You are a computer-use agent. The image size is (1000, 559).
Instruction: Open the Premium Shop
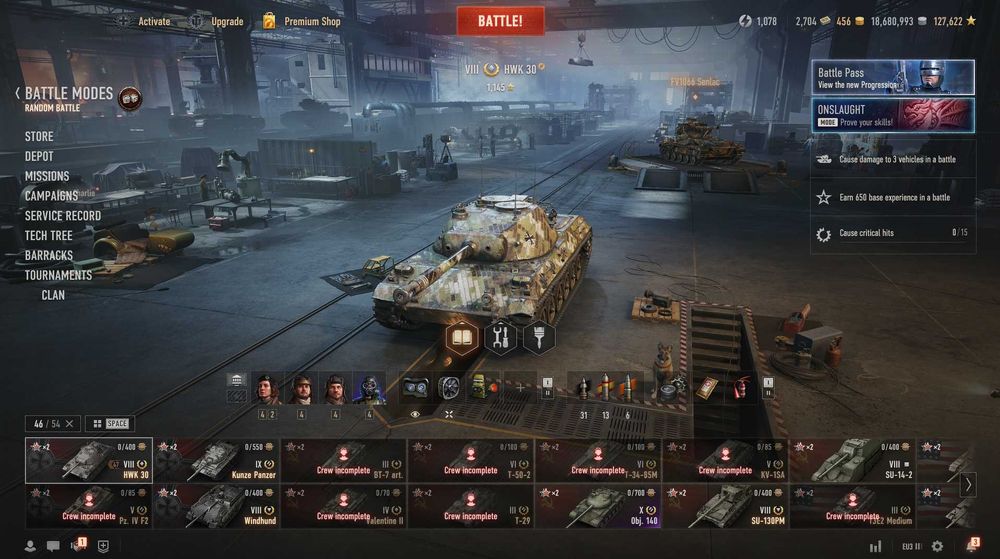point(302,21)
